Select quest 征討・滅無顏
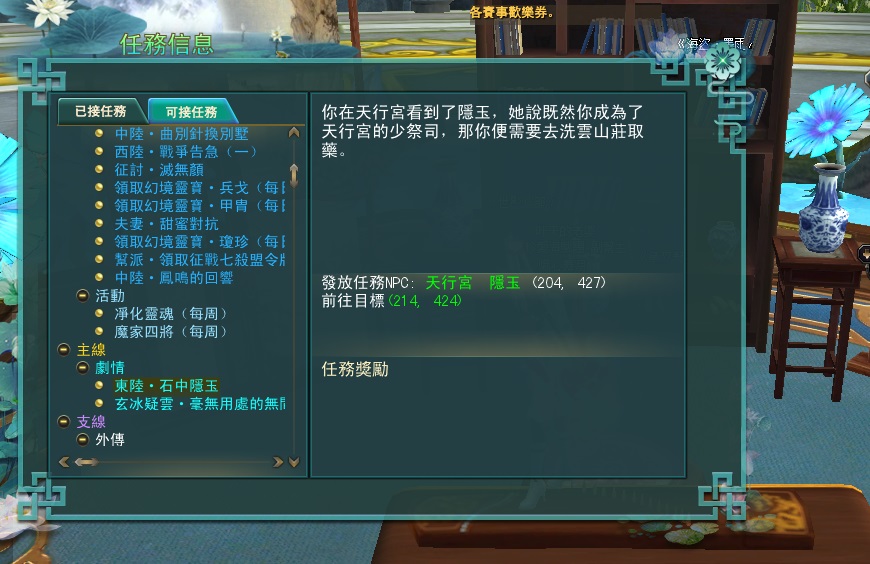Viewport: 870px width, 564px height. pyautogui.click(x=159, y=169)
